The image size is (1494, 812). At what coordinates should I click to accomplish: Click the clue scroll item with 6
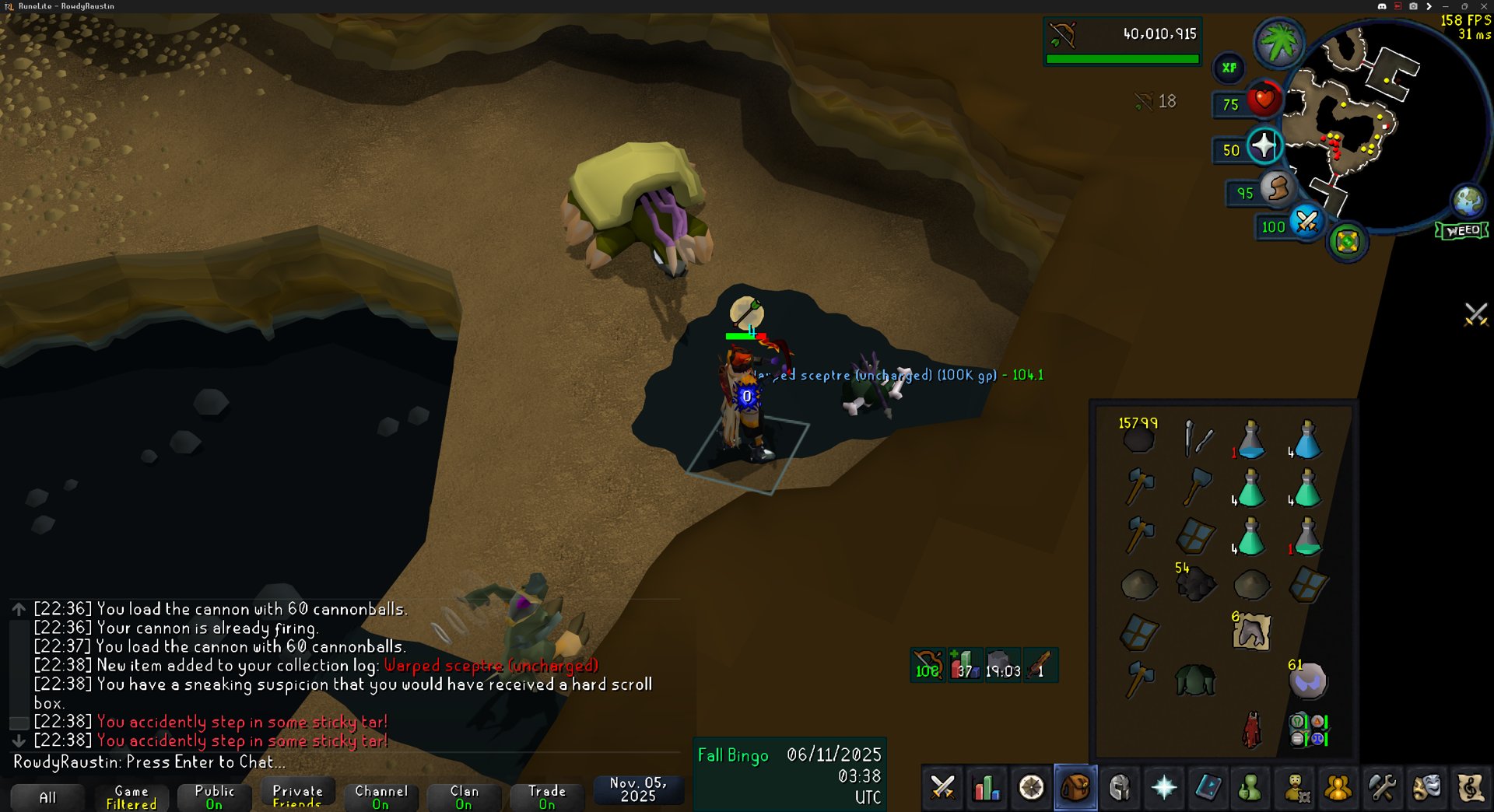tap(1251, 632)
